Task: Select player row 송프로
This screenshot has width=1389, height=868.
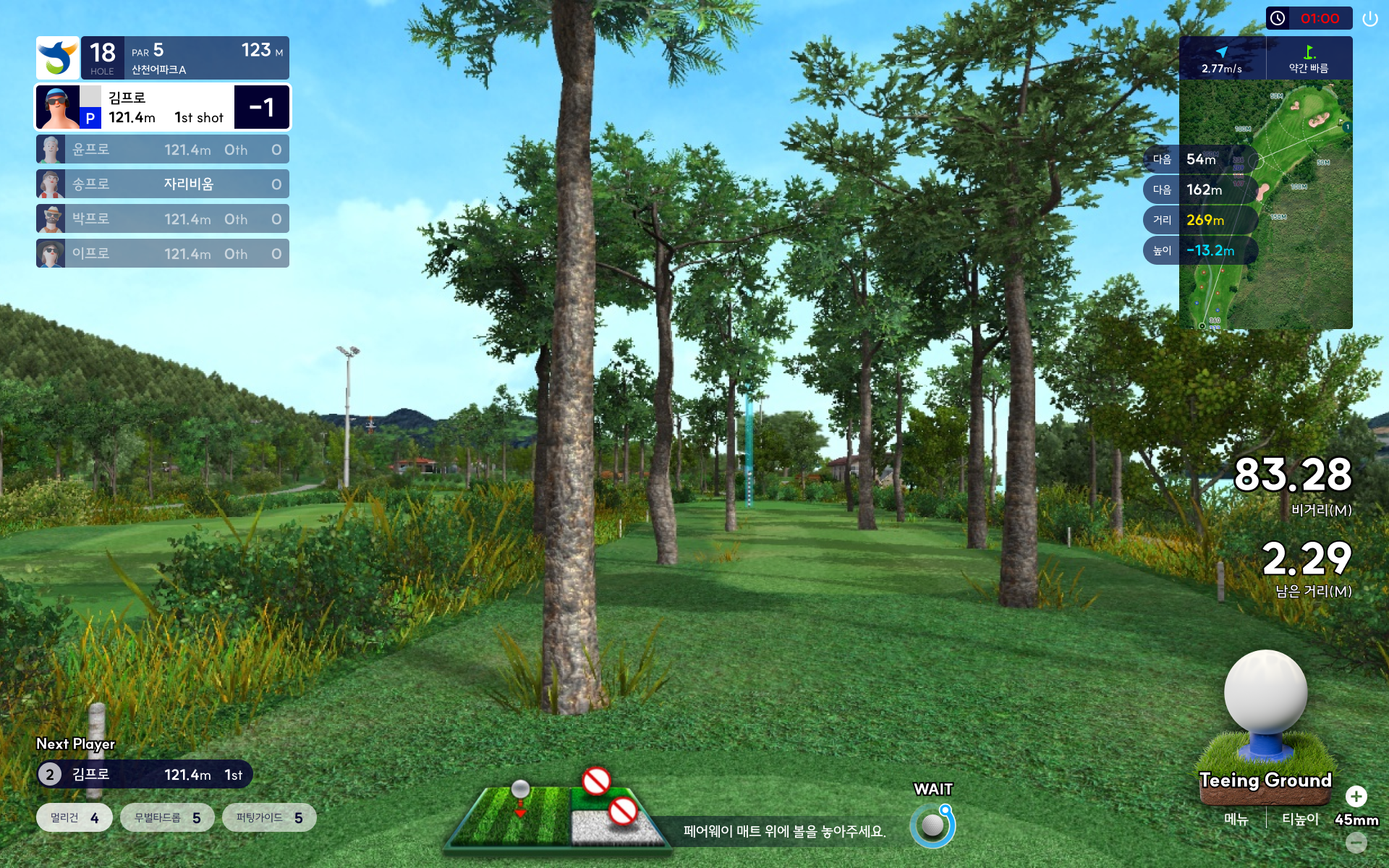Action: [x=163, y=184]
